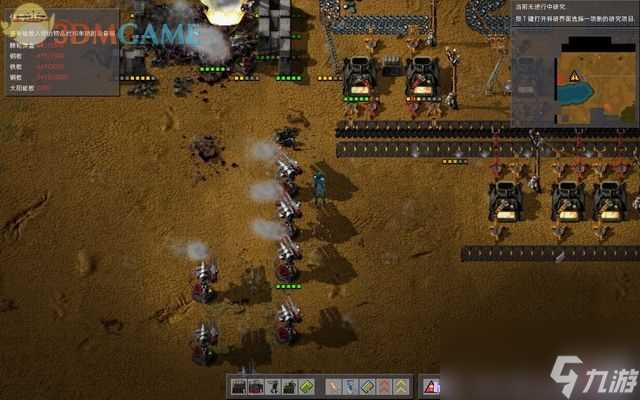
Task: Select the orange chevron hotbar slot
Action: [384, 386]
